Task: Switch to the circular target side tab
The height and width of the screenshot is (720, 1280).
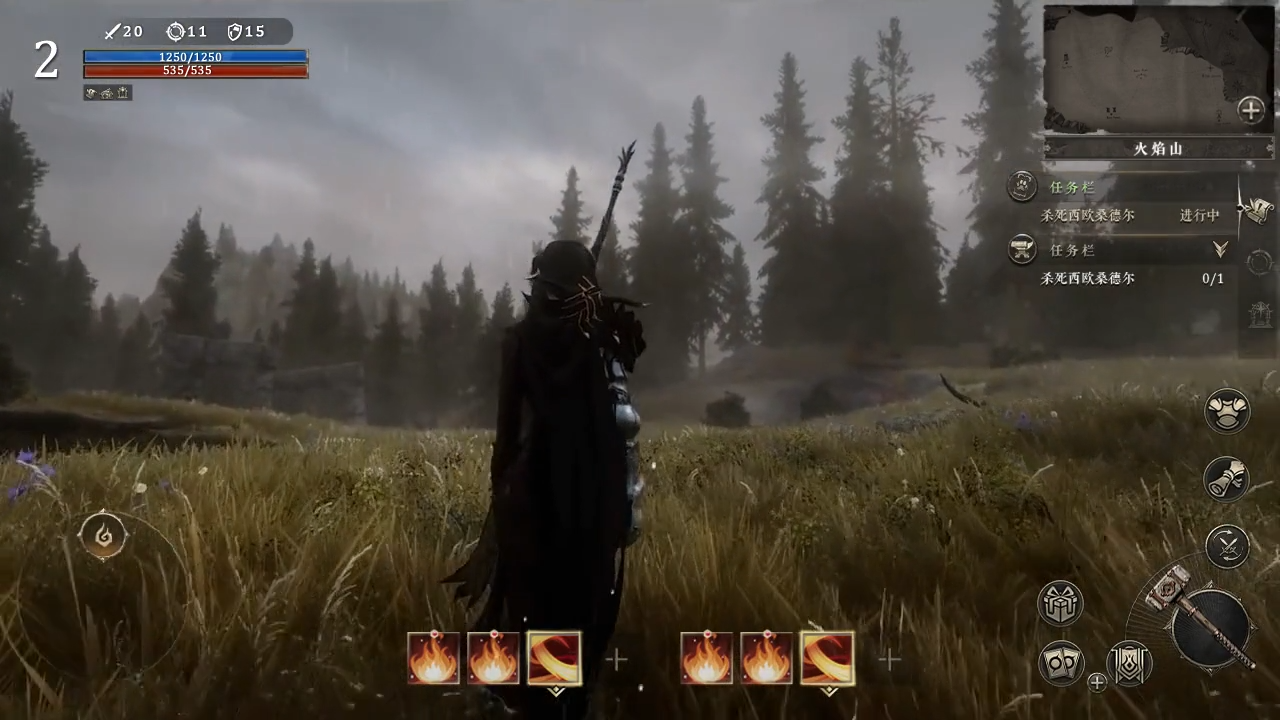Action: [x=1259, y=262]
